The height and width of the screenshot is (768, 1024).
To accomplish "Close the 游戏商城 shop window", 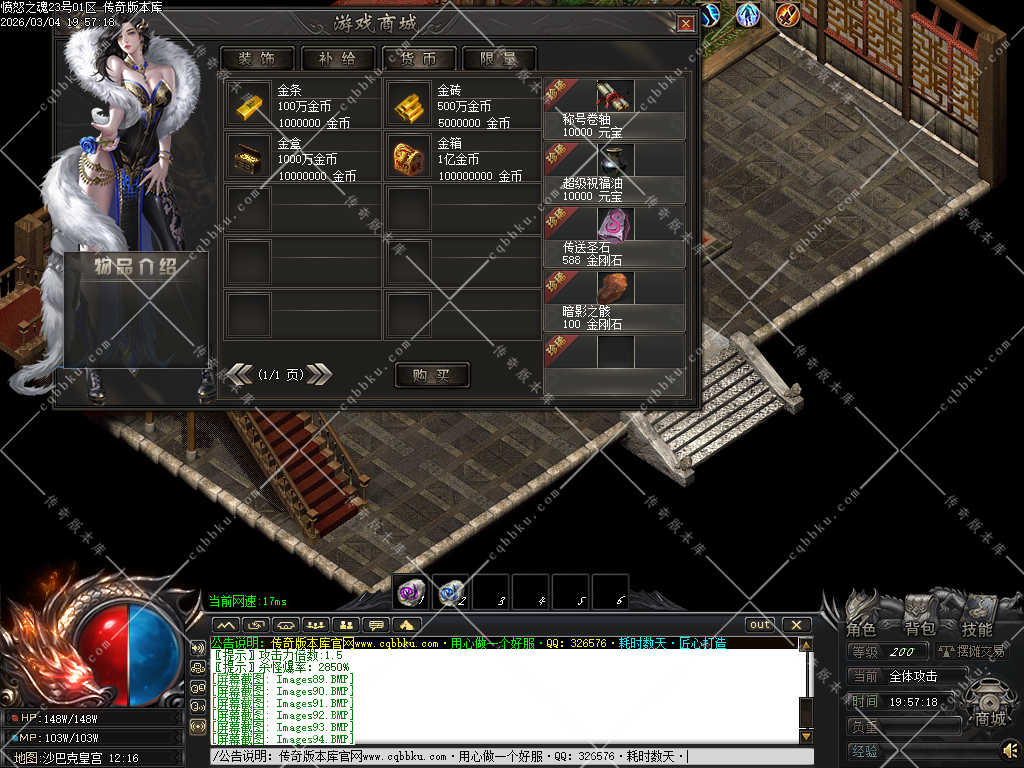I will 686,23.
